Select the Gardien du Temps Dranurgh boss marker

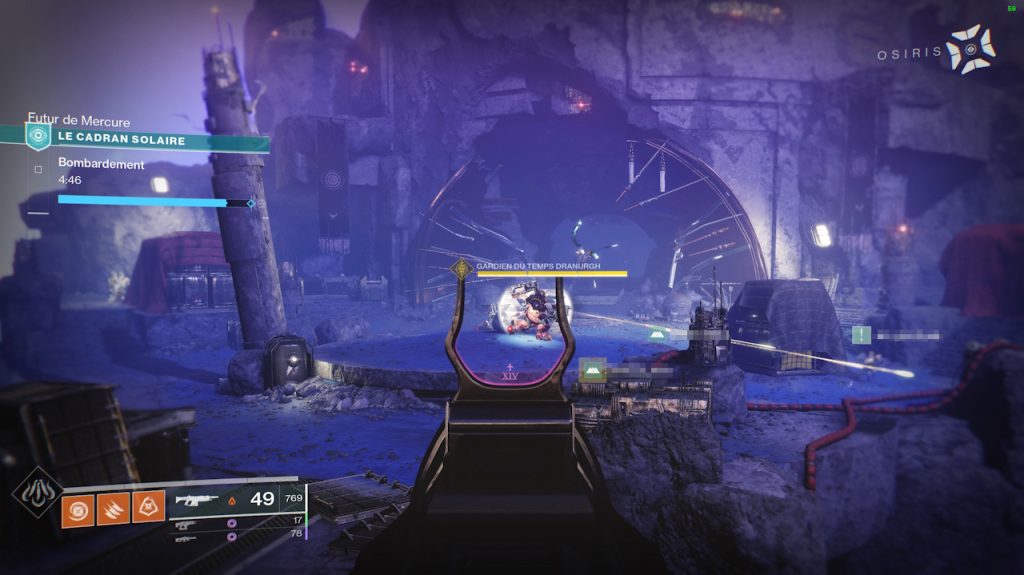tap(461, 268)
